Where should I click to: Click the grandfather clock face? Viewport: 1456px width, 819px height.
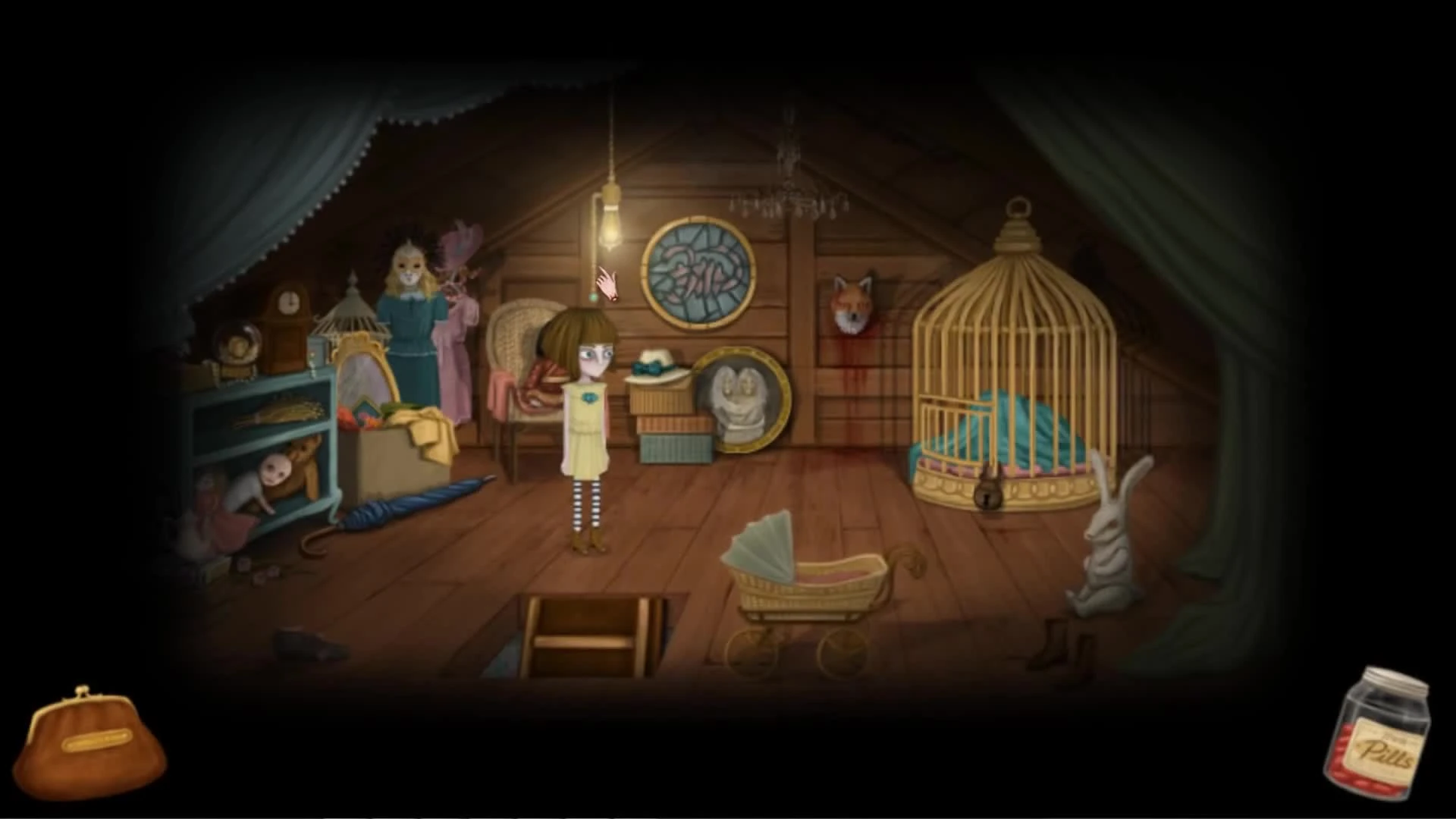tap(288, 300)
